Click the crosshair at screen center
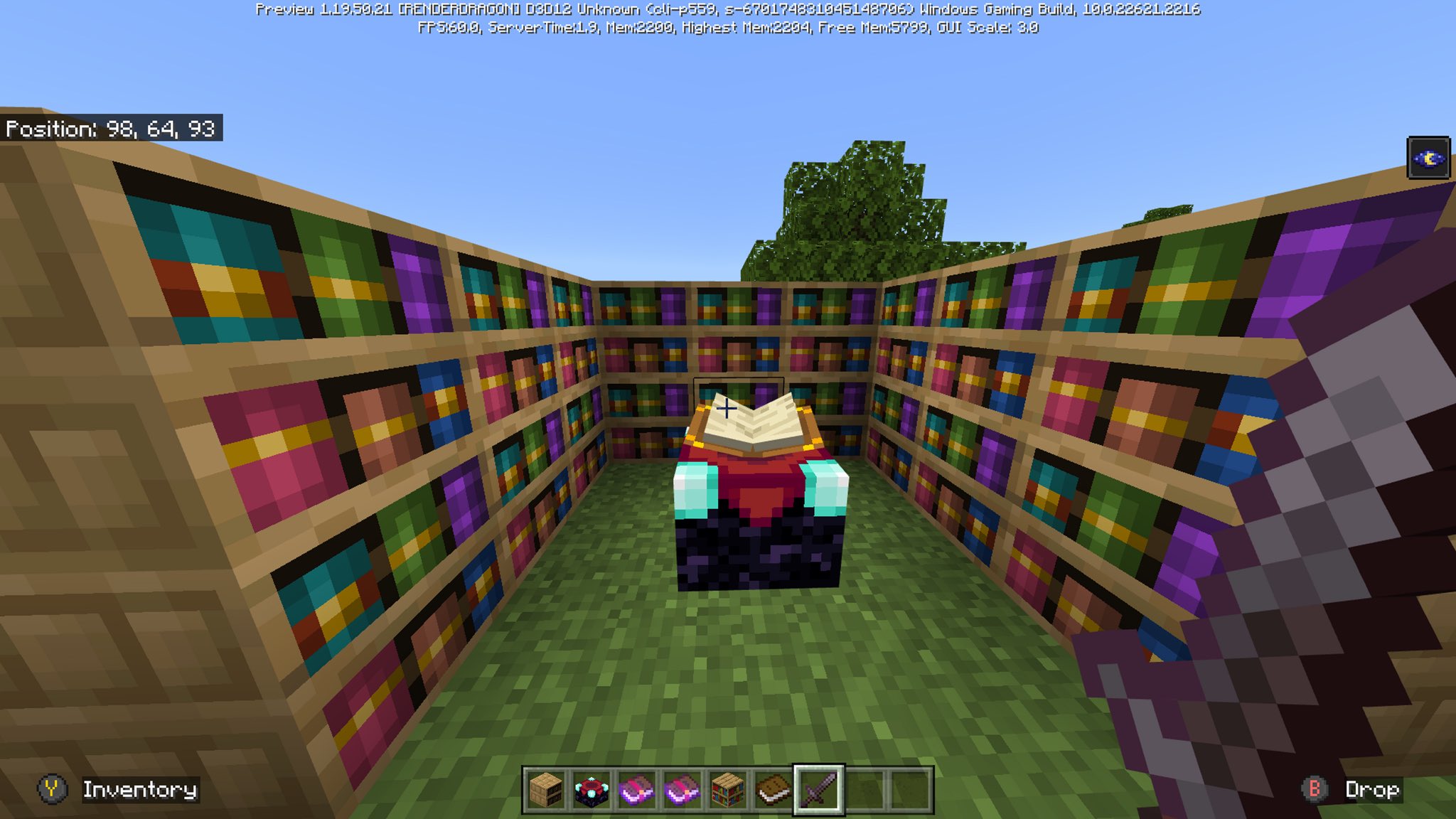 tap(727, 408)
